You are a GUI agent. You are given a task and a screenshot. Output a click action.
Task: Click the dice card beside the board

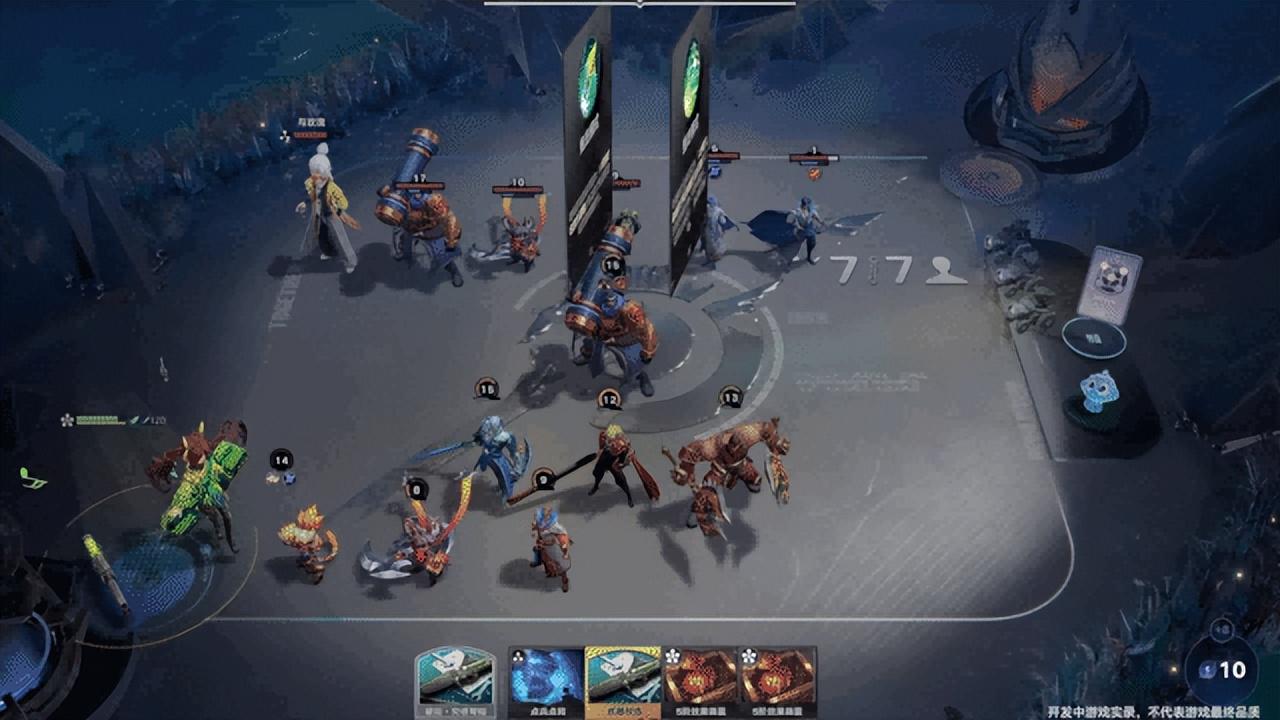(x=1108, y=283)
